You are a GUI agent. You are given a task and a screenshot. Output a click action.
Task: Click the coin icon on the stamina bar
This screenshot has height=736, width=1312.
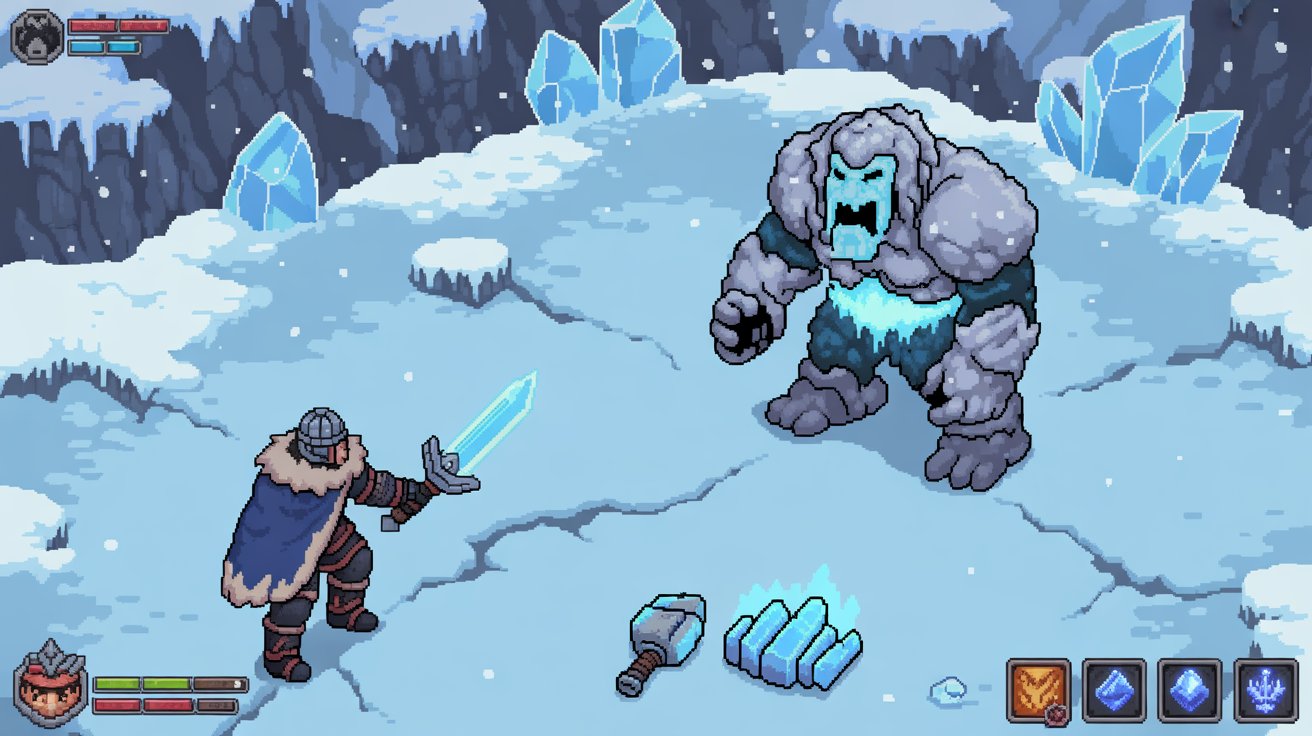237,685
